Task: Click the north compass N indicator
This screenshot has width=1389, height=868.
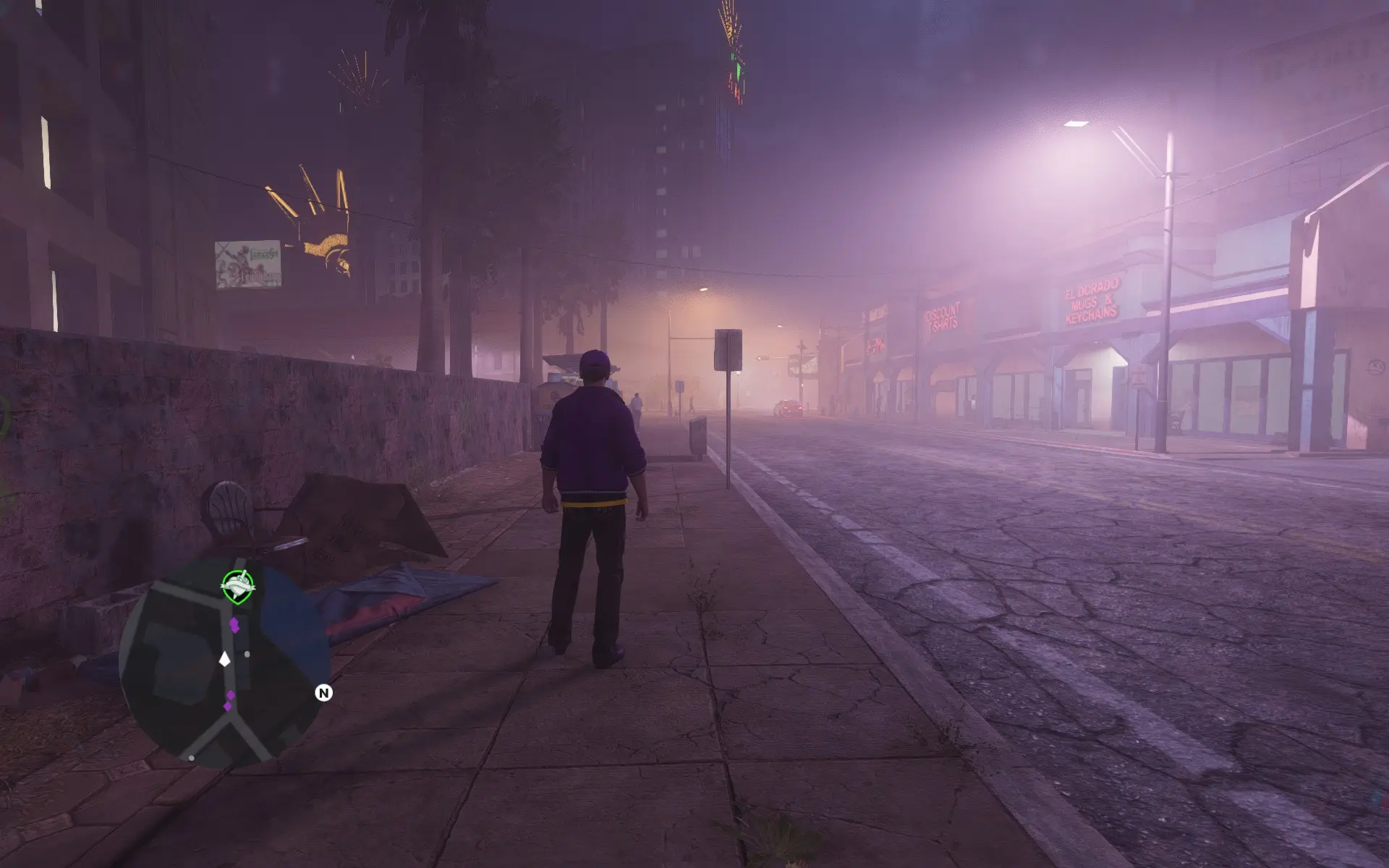Action: pyautogui.click(x=323, y=693)
